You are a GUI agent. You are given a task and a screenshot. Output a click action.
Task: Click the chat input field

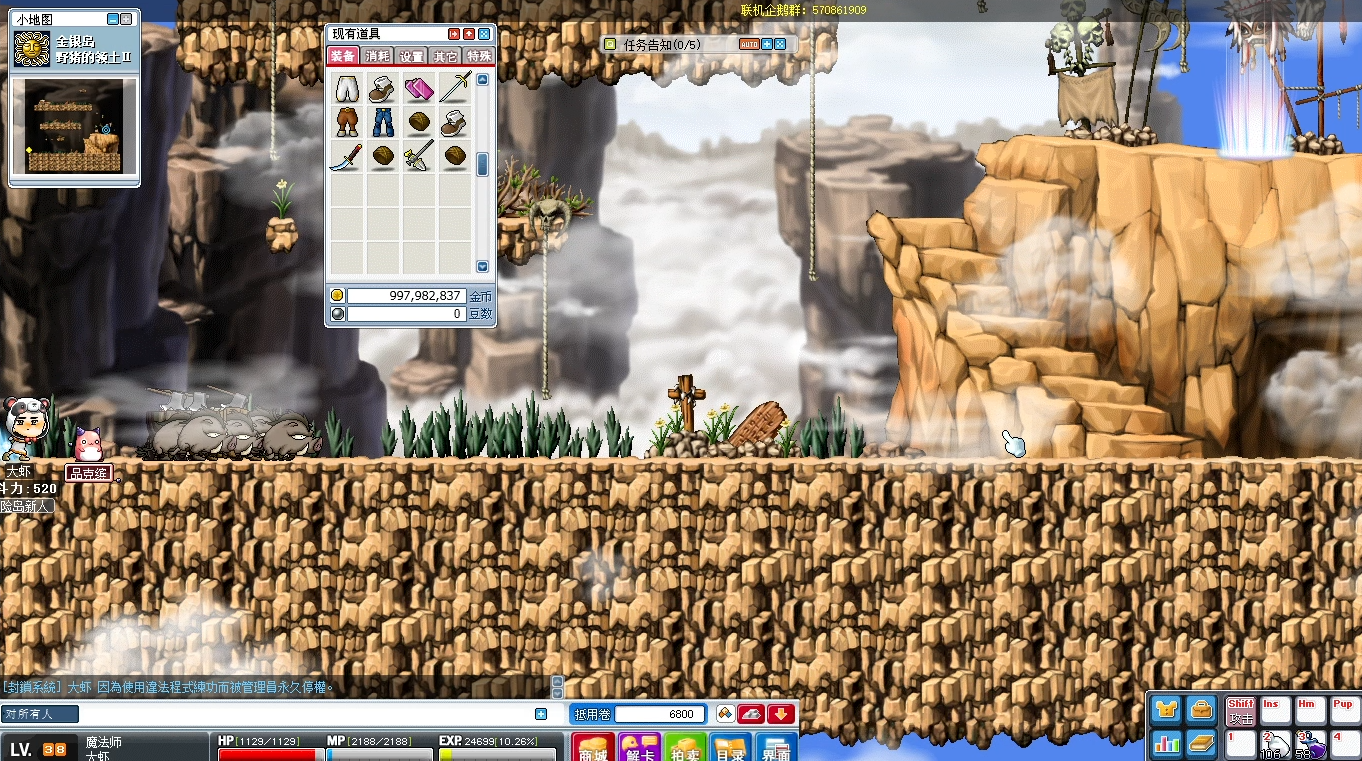300,714
